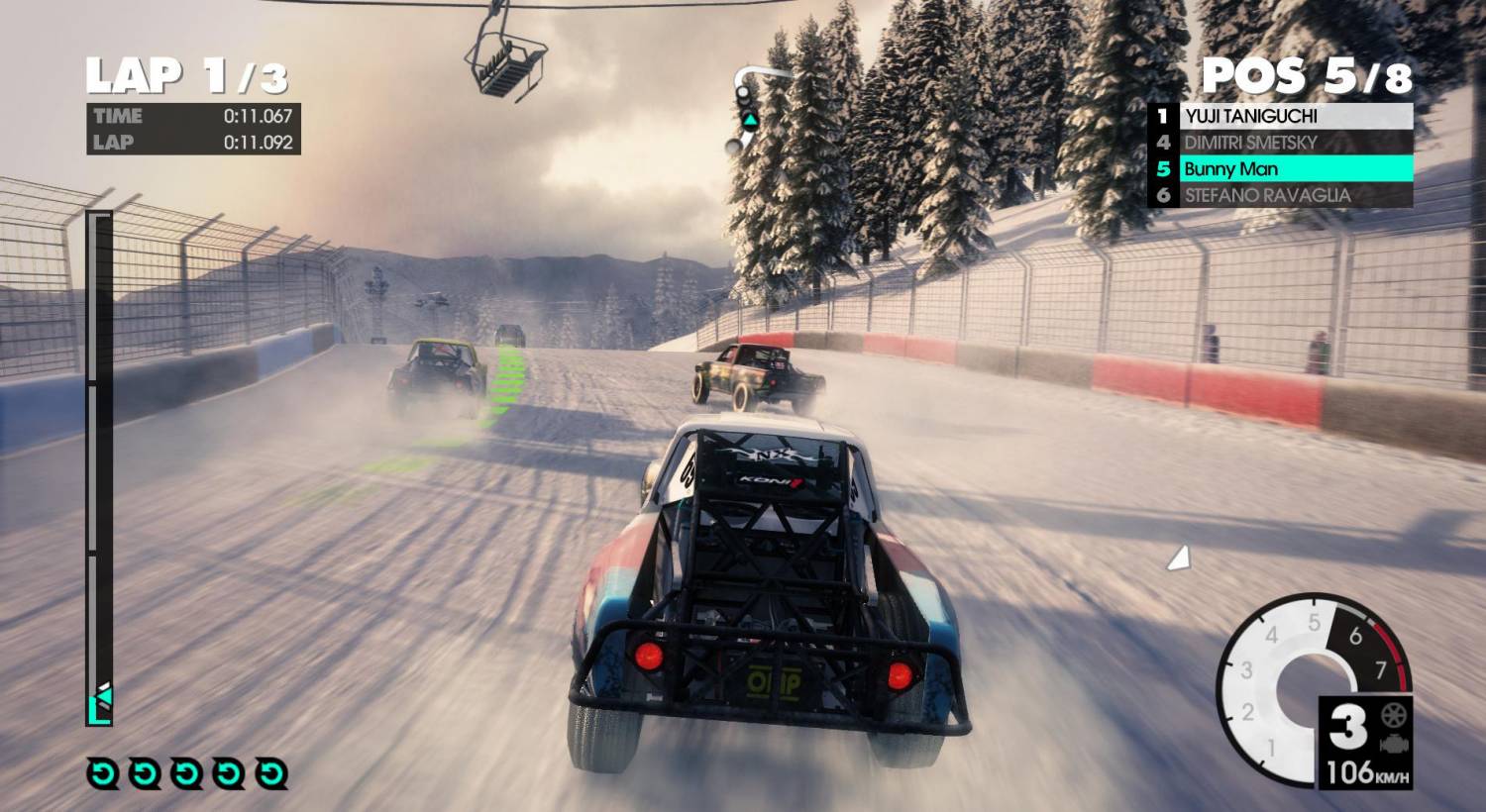This screenshot has width=1486, height=812.
Task: Choose the highlighted Bunny Man row
Action: tap(1280, 169)
